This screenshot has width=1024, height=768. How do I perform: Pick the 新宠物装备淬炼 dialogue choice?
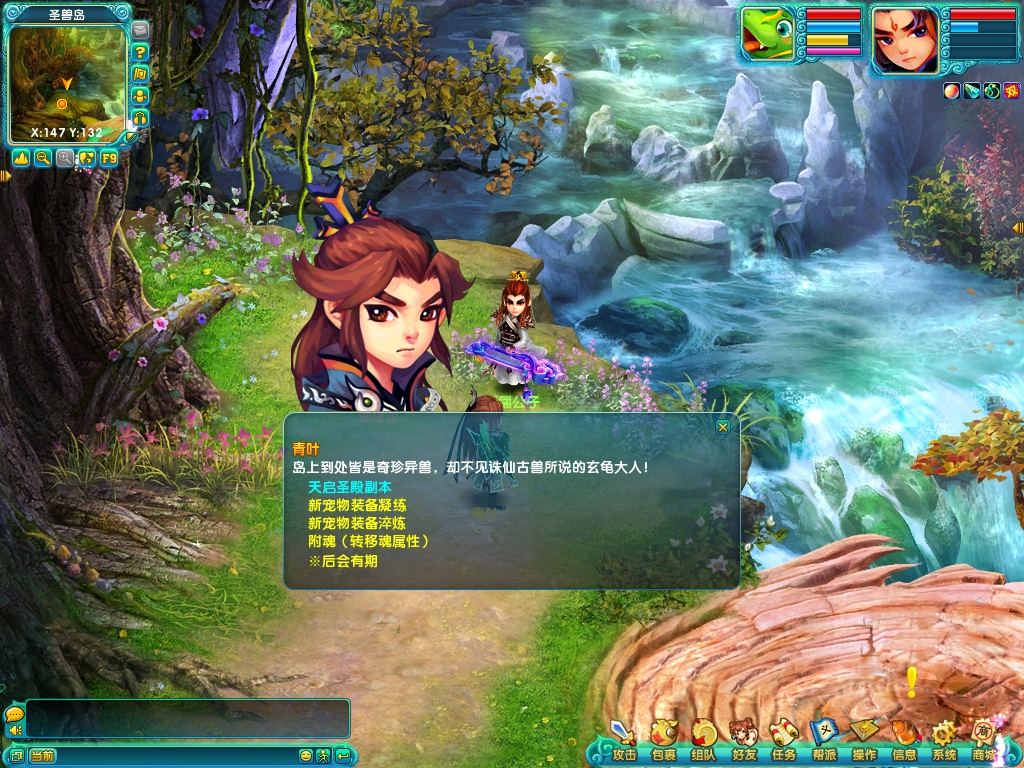[x=357, y=523]
